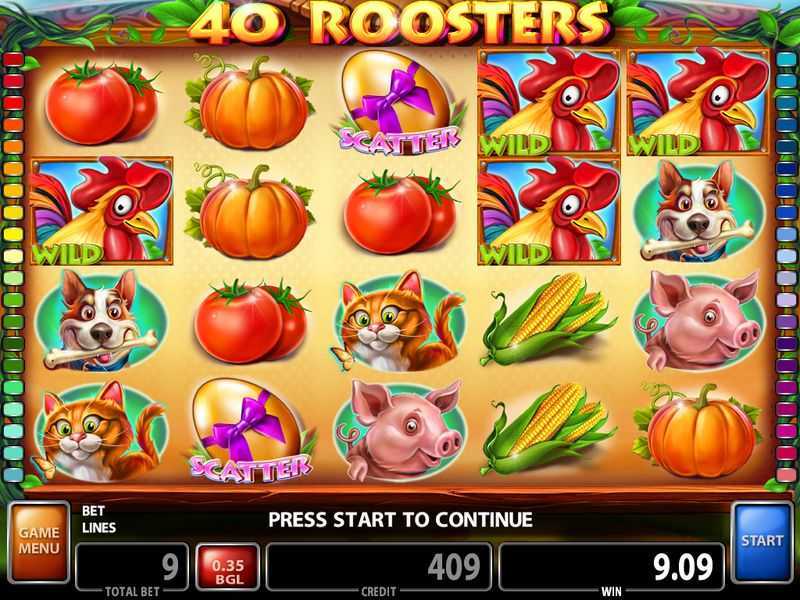This screenshot has width=800, height=600.
Task: Select the 0.35 BGL denomination button
Action: point(227,567)
